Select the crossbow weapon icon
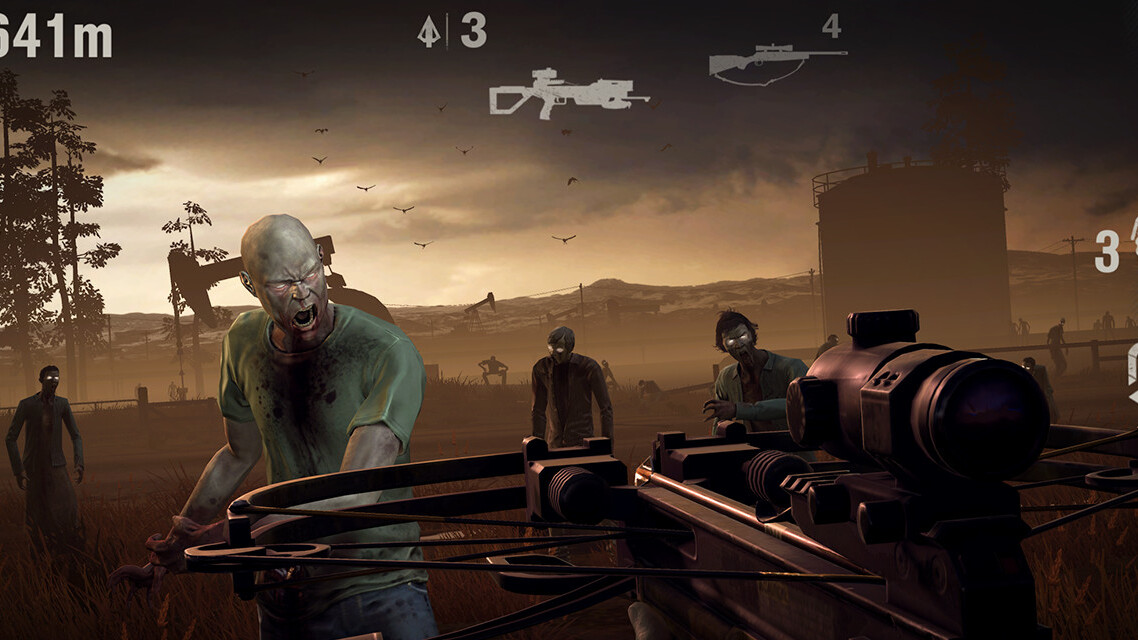1138x640 pixels. pos(567,94)
